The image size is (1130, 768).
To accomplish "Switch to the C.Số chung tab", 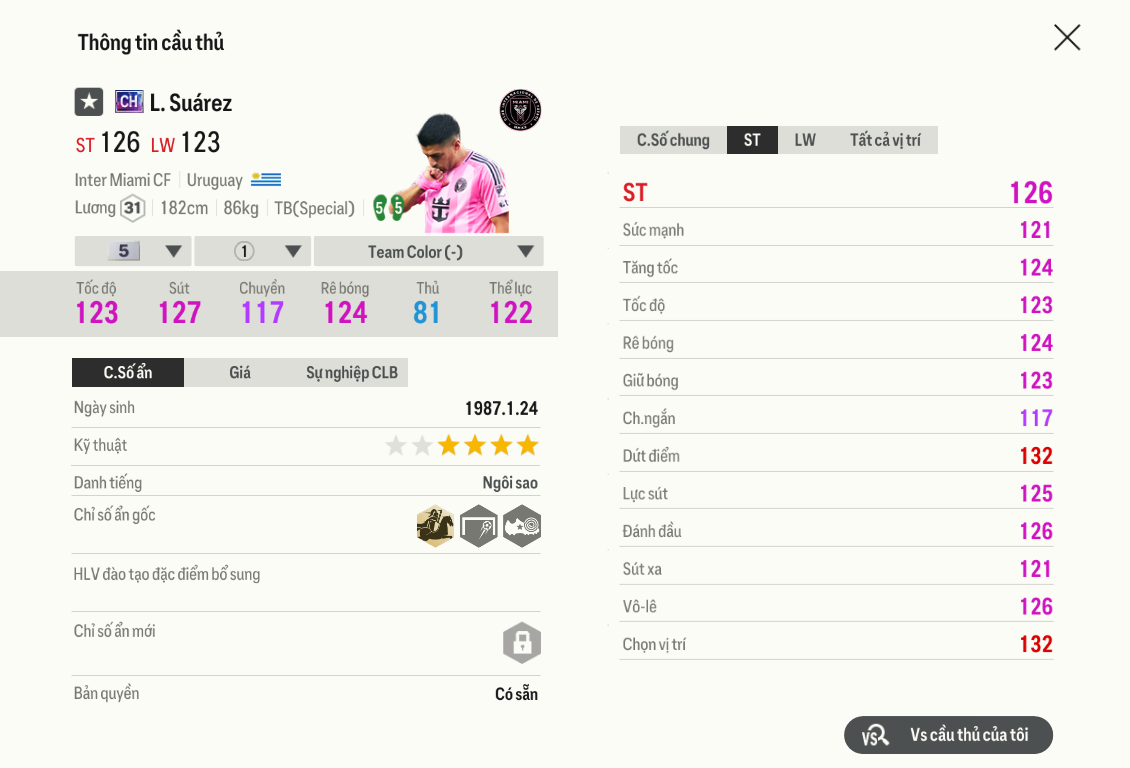I will (x=673, y=140).
